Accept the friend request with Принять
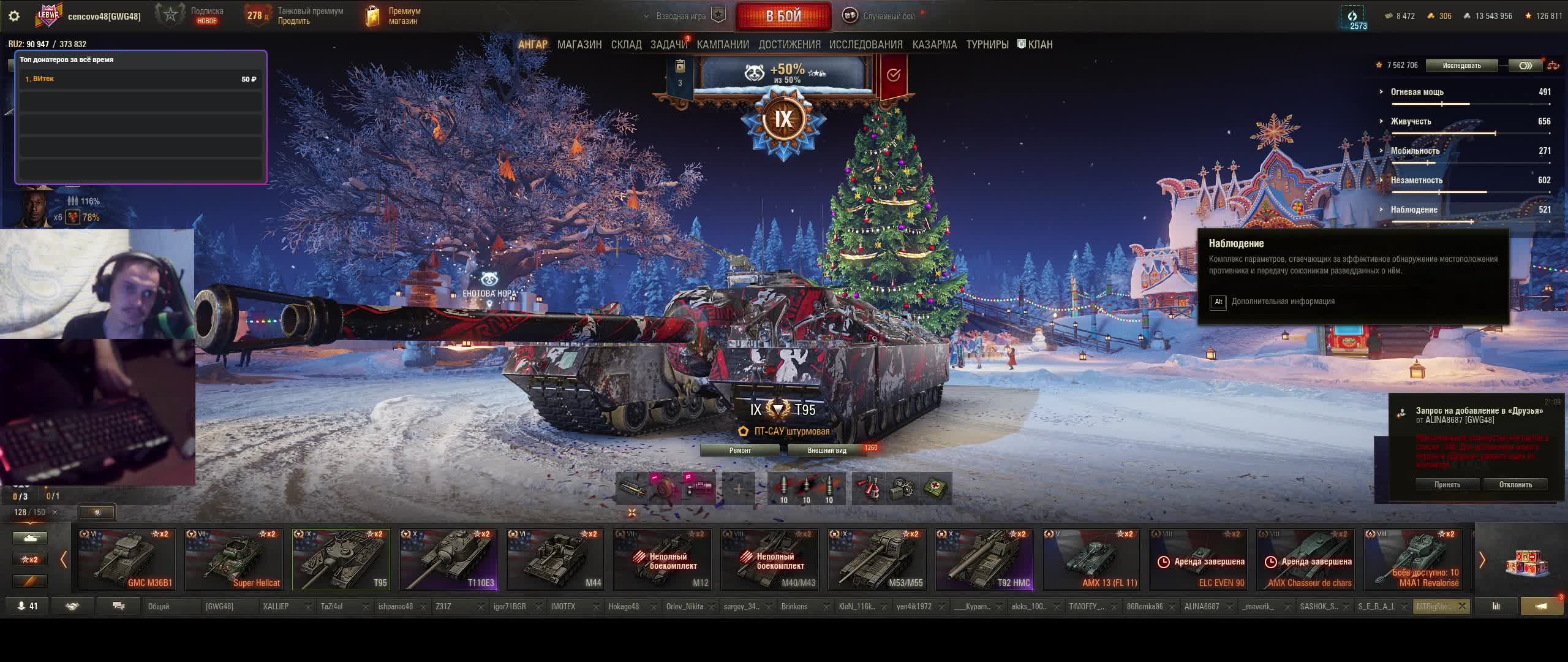Screen dimensions: 1568x662 point(1447,485)
